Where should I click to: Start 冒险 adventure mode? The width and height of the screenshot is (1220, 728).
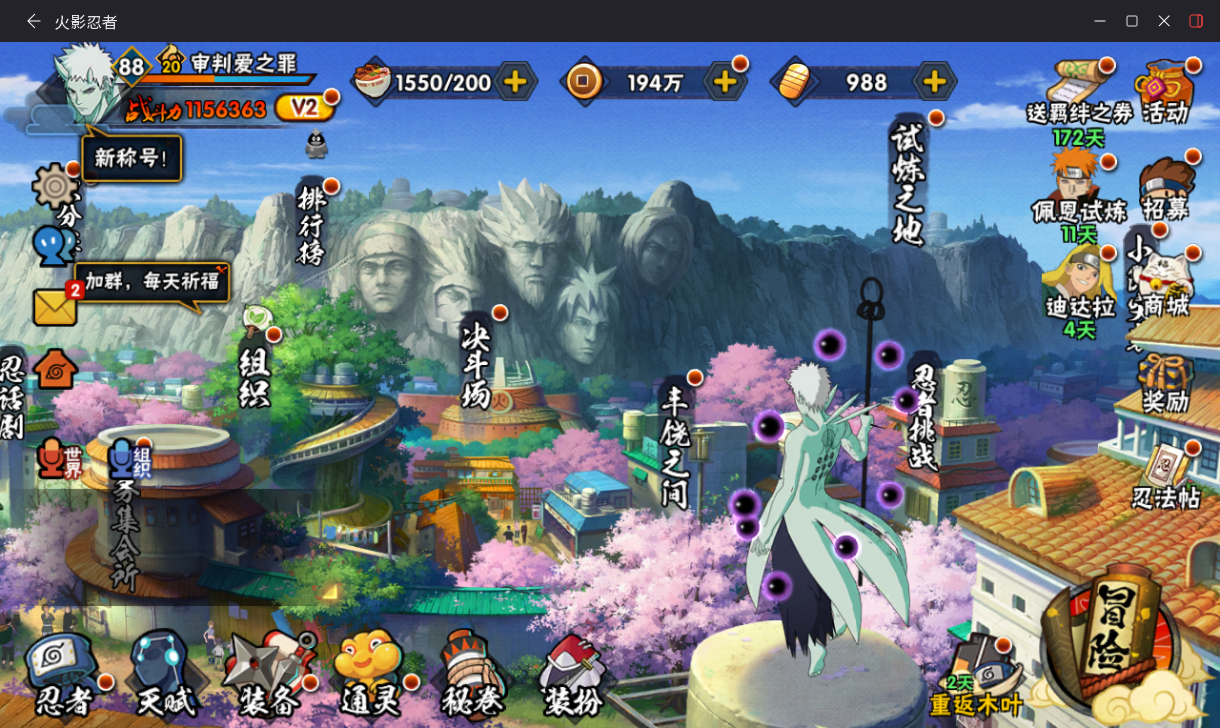pyautogui.click(x=1112, y=640)
